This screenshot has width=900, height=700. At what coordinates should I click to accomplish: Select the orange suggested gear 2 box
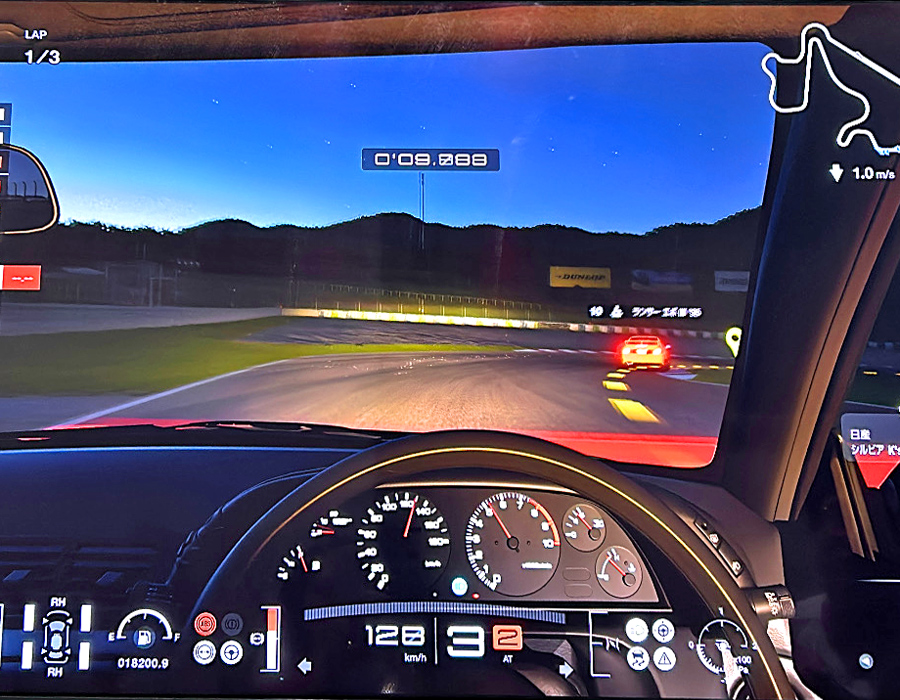(x=507, y=639)
